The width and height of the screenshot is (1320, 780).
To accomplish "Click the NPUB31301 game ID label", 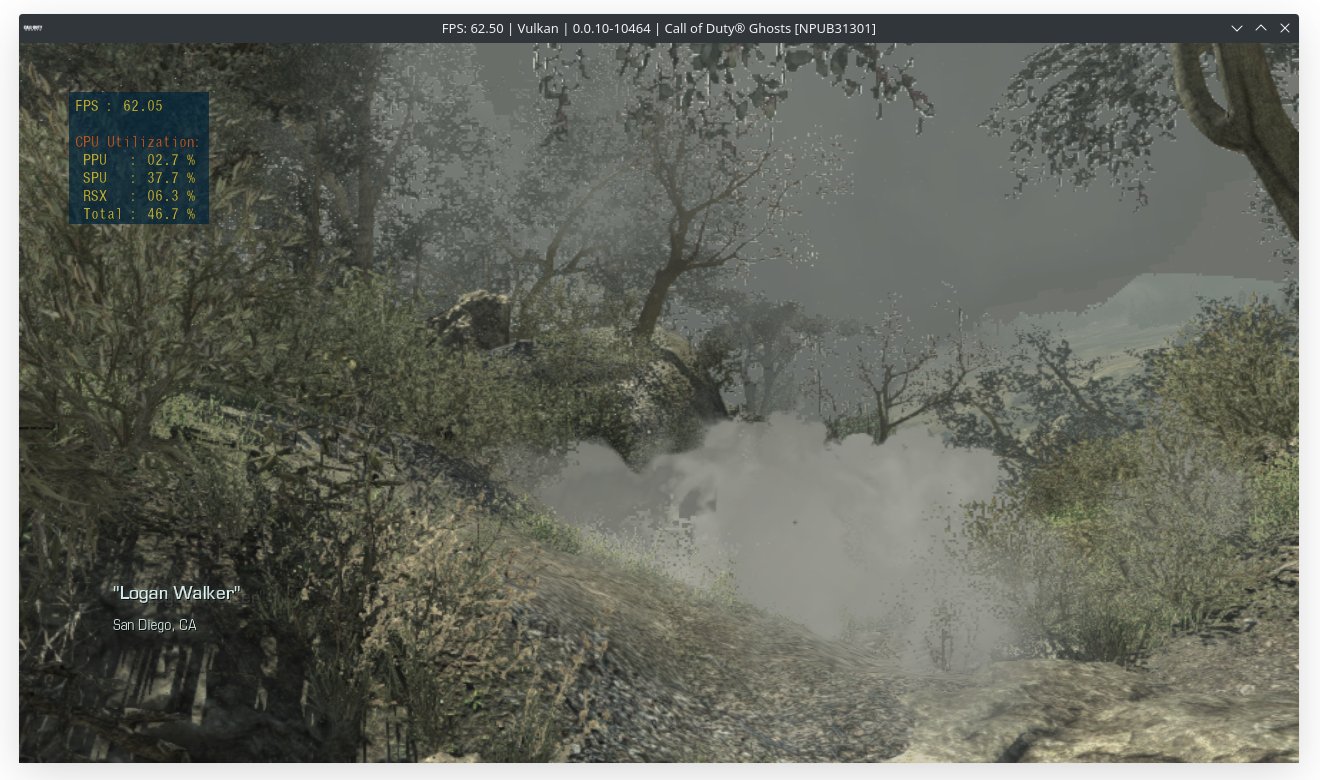I will click(x=837, y=28).
